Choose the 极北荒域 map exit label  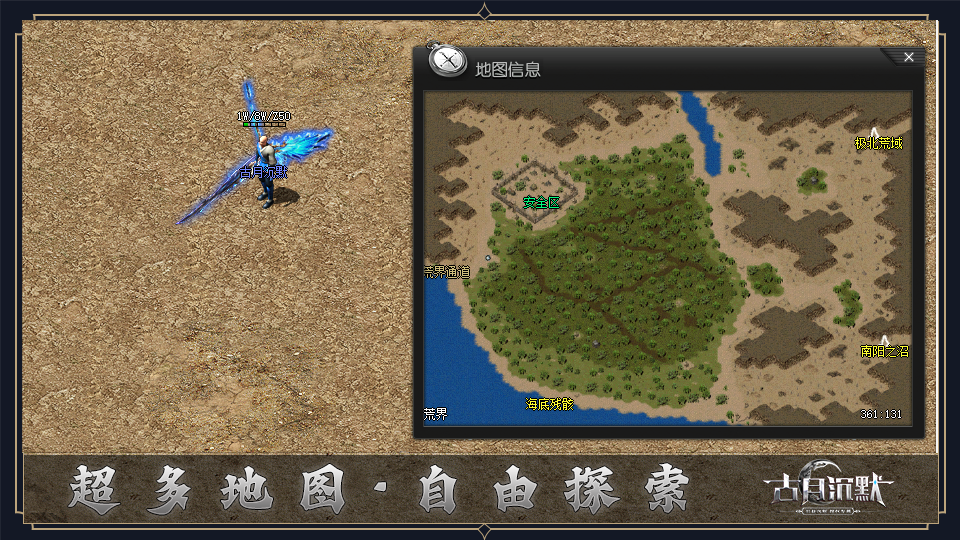click(878, 143)
